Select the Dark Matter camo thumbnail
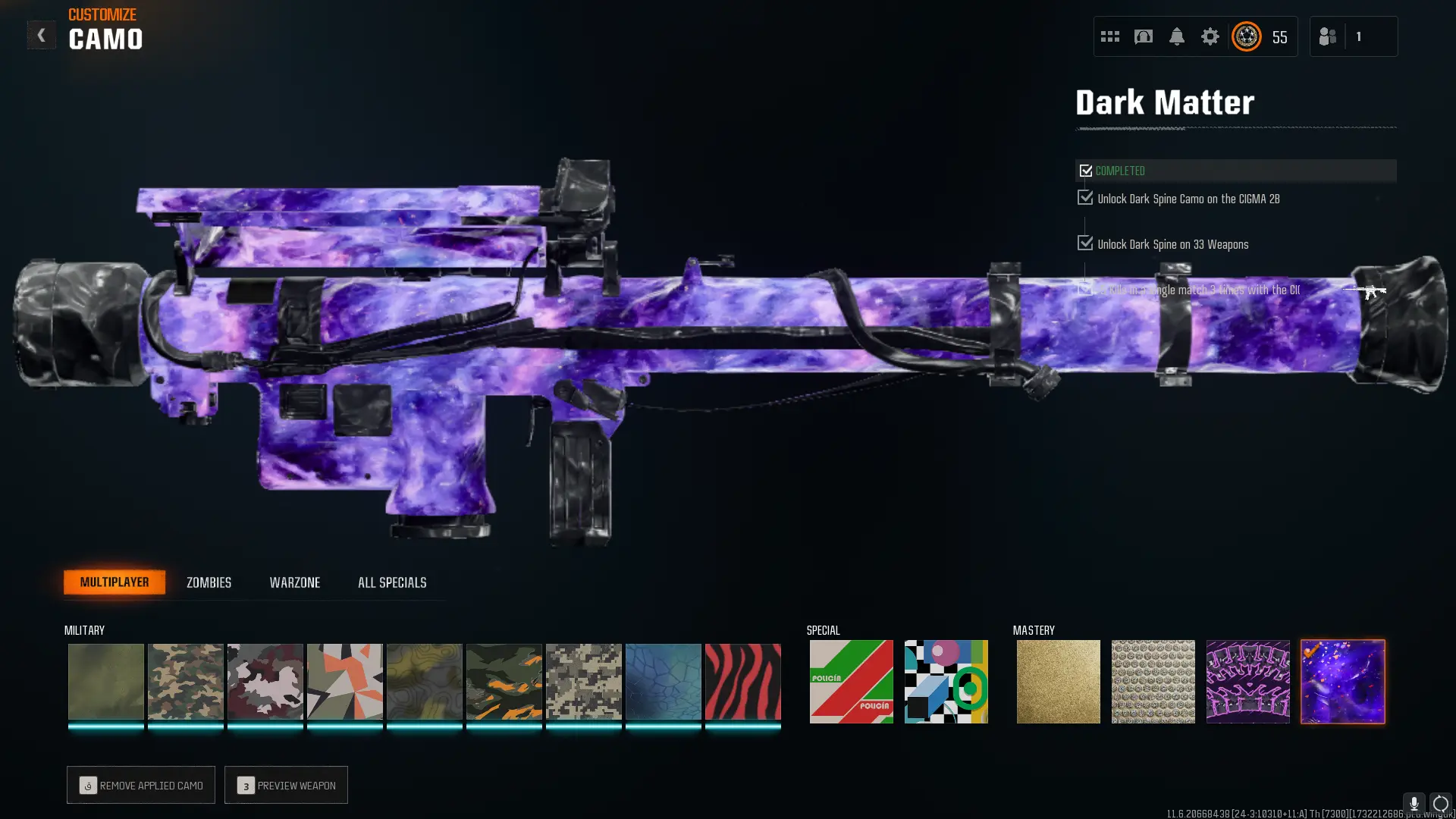Viewport: 1456px width, 819px height. click(x=1342, y=681)
